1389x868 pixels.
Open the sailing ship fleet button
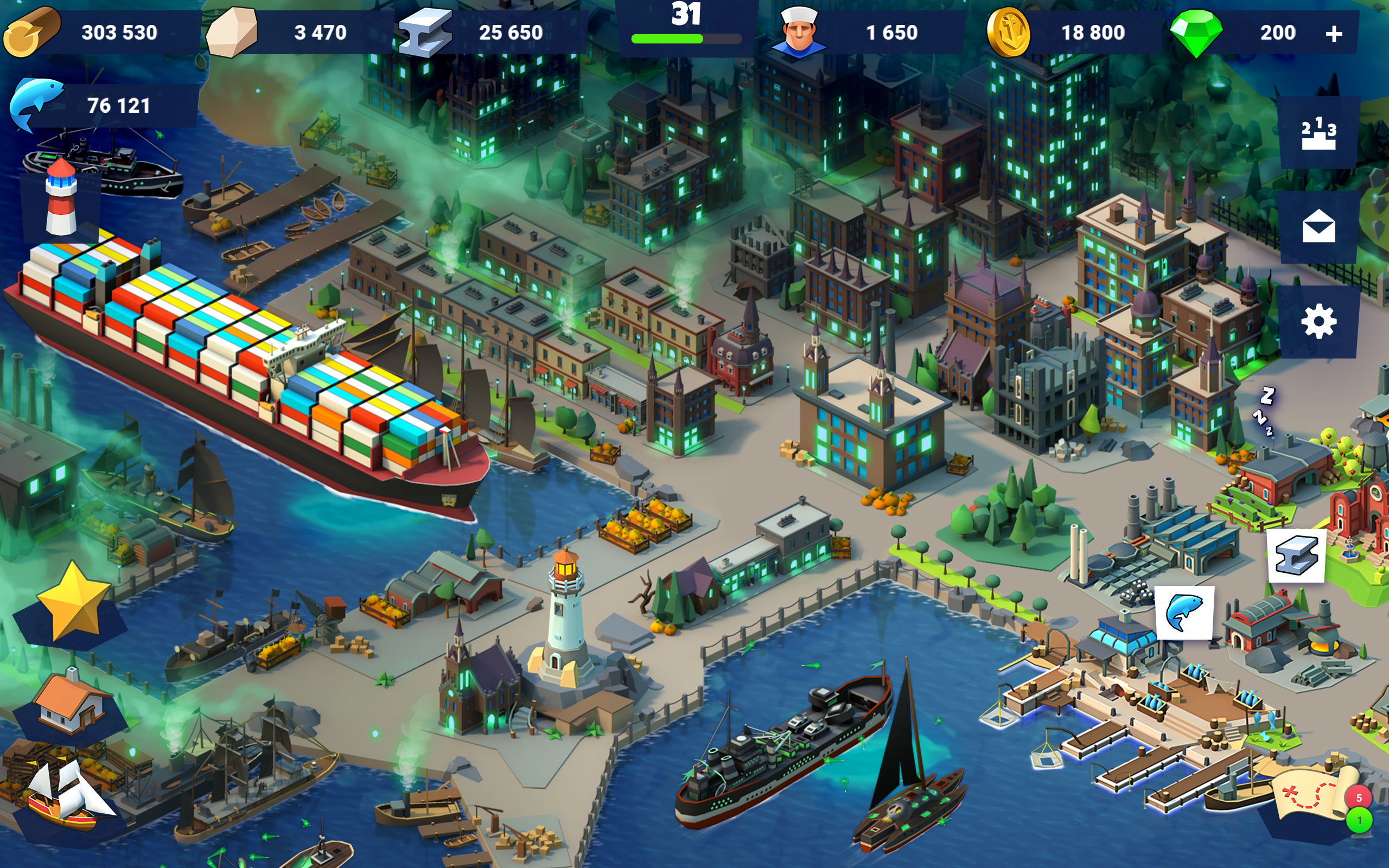coord(68,797)
